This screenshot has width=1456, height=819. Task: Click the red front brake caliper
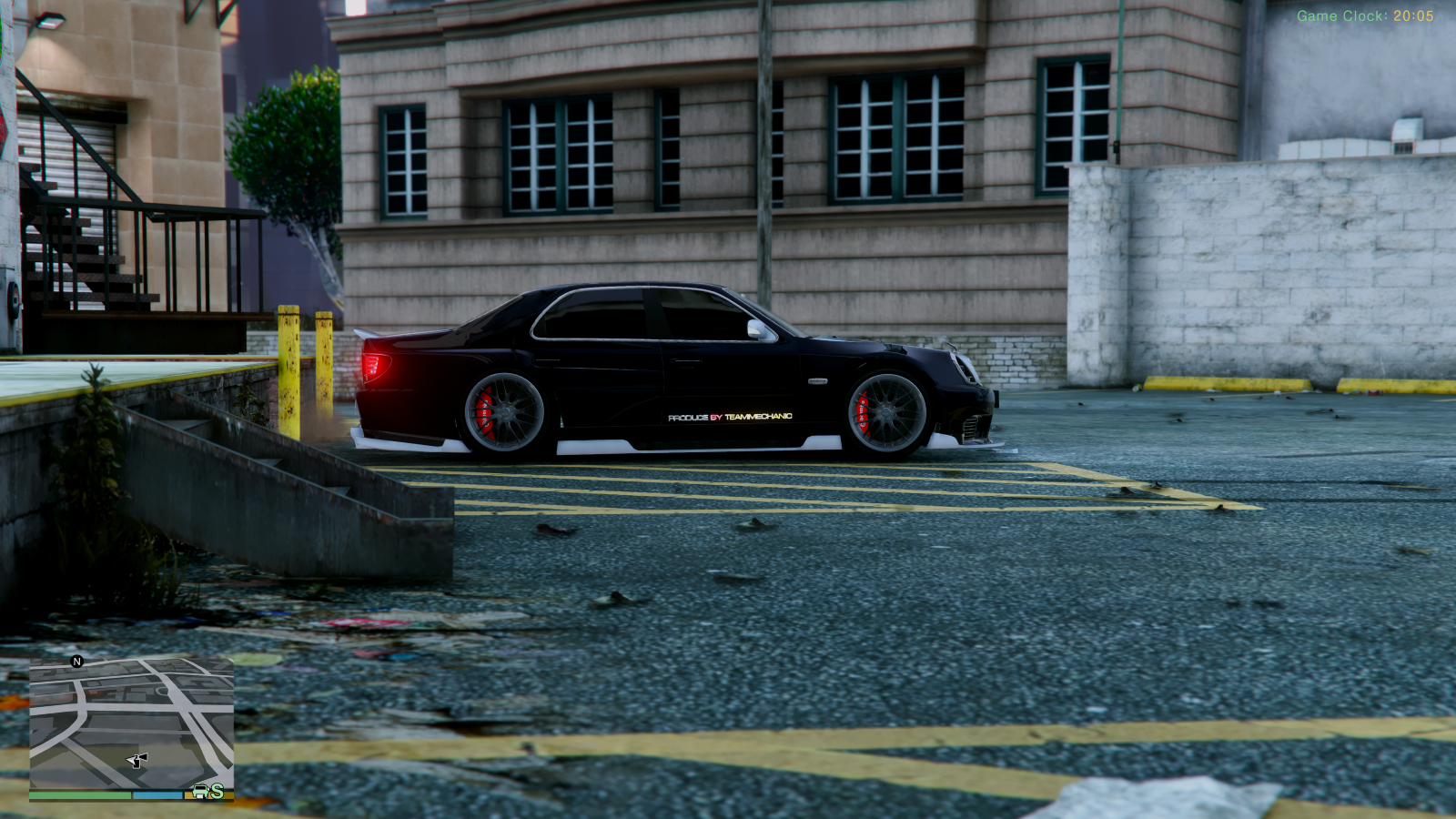click(x=862, y=411)
